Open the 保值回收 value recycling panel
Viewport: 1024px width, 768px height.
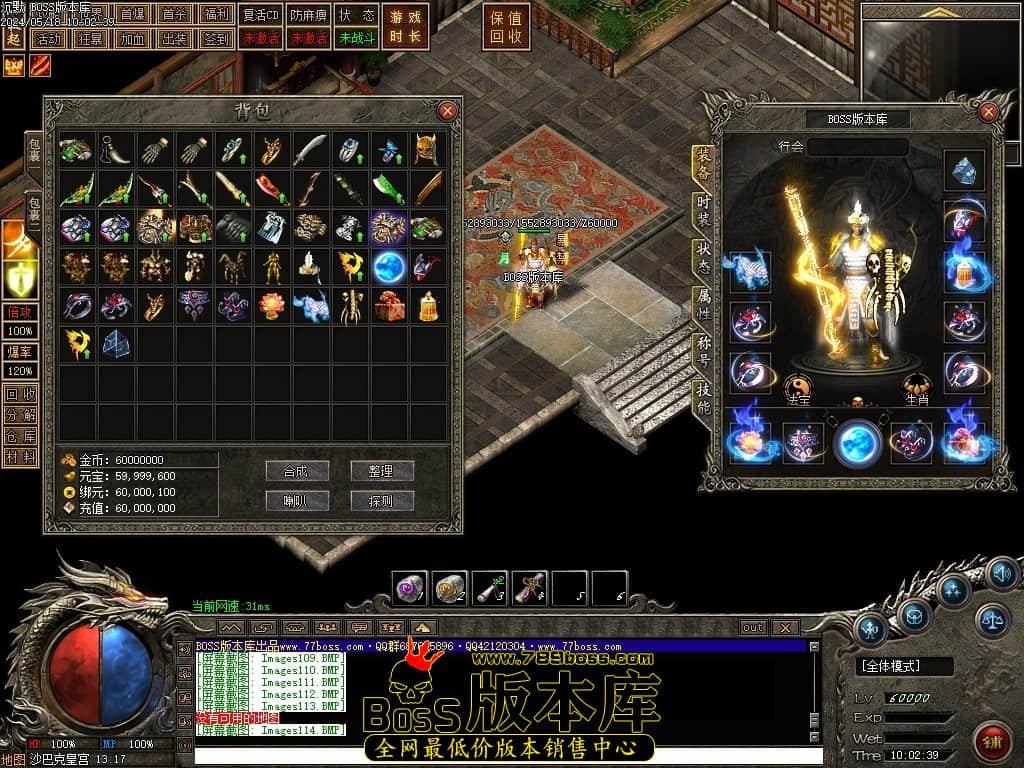[506, 27]
